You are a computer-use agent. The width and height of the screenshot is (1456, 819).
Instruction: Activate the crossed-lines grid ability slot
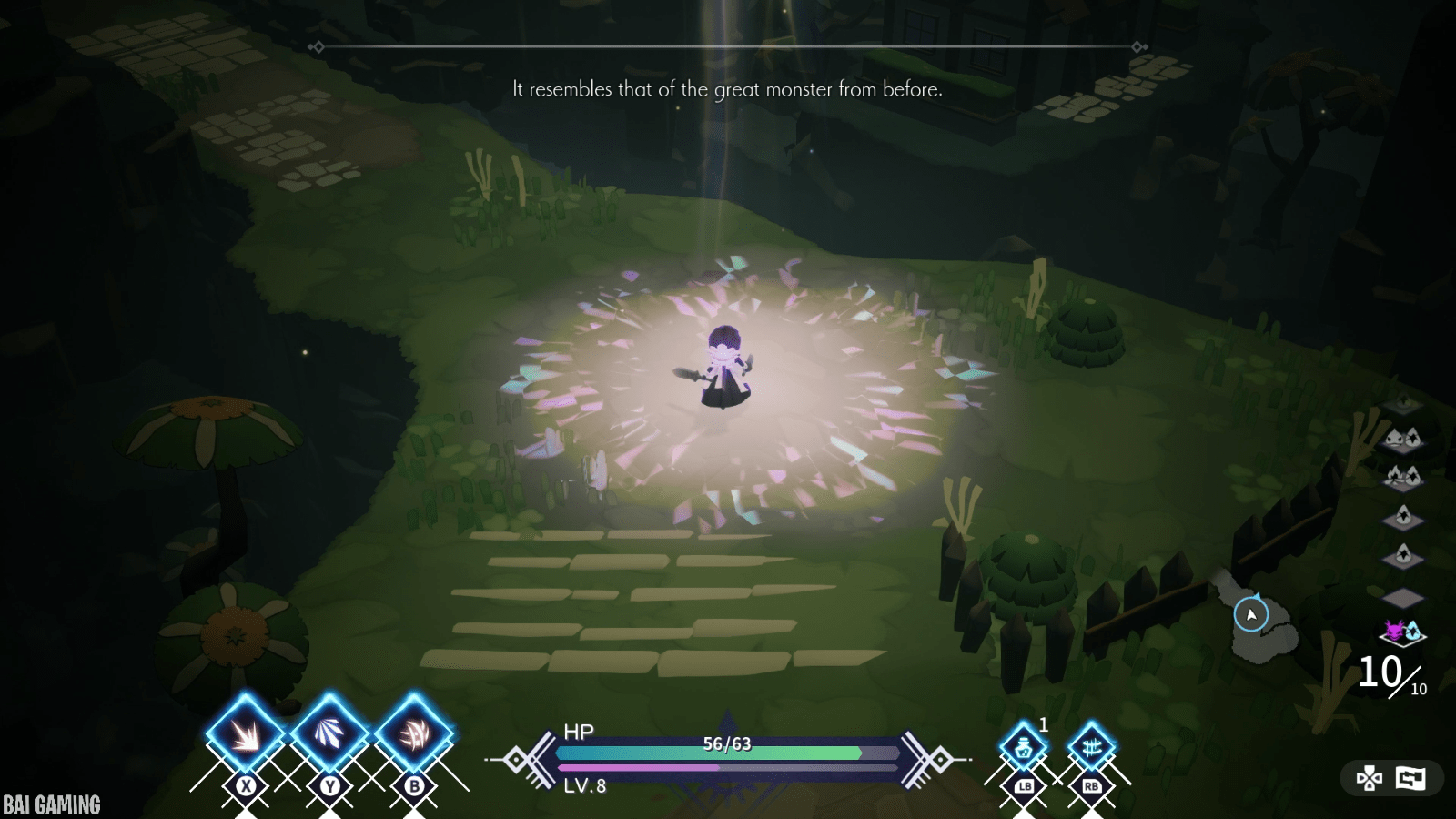click(x=1091, y=748)
